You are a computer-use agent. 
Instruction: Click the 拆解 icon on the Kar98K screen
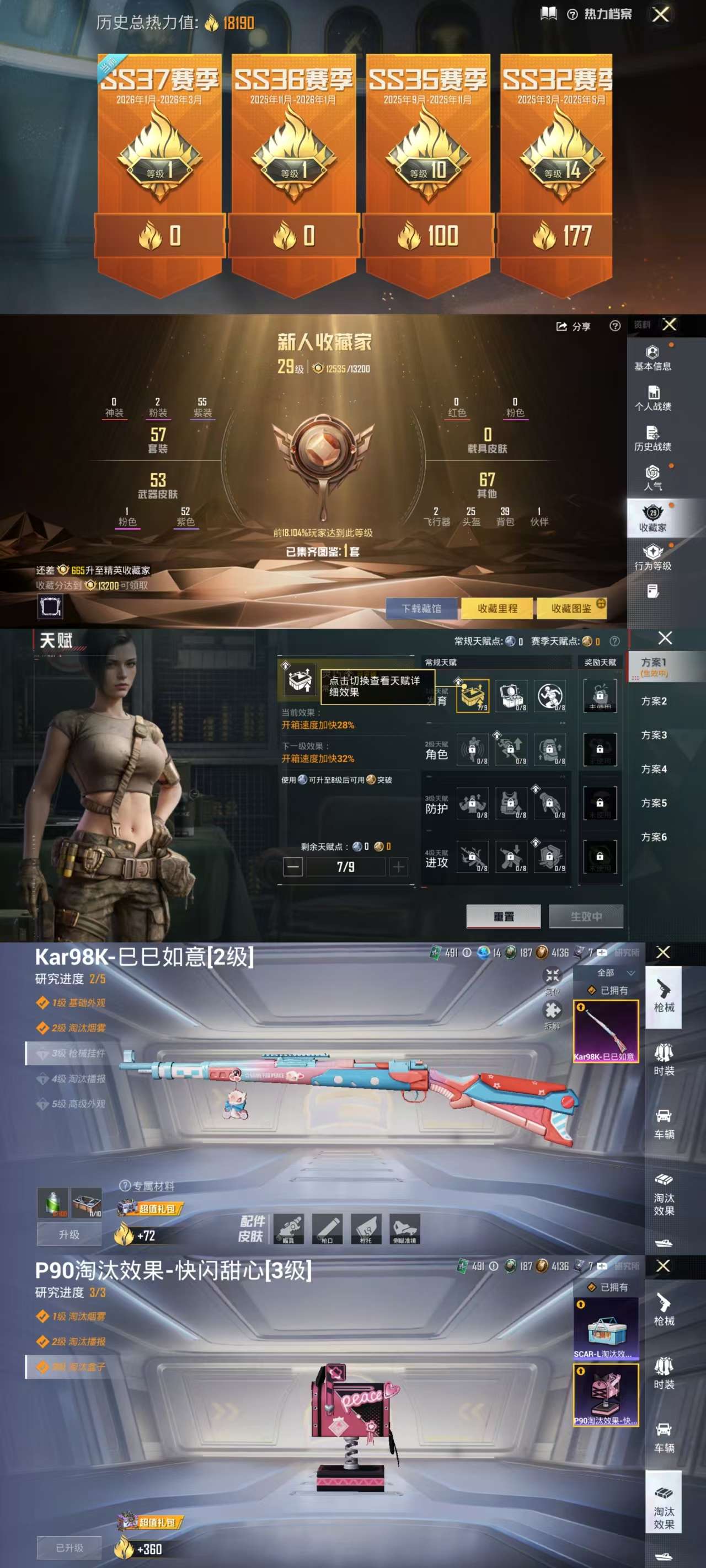[x=553, y=1009]
